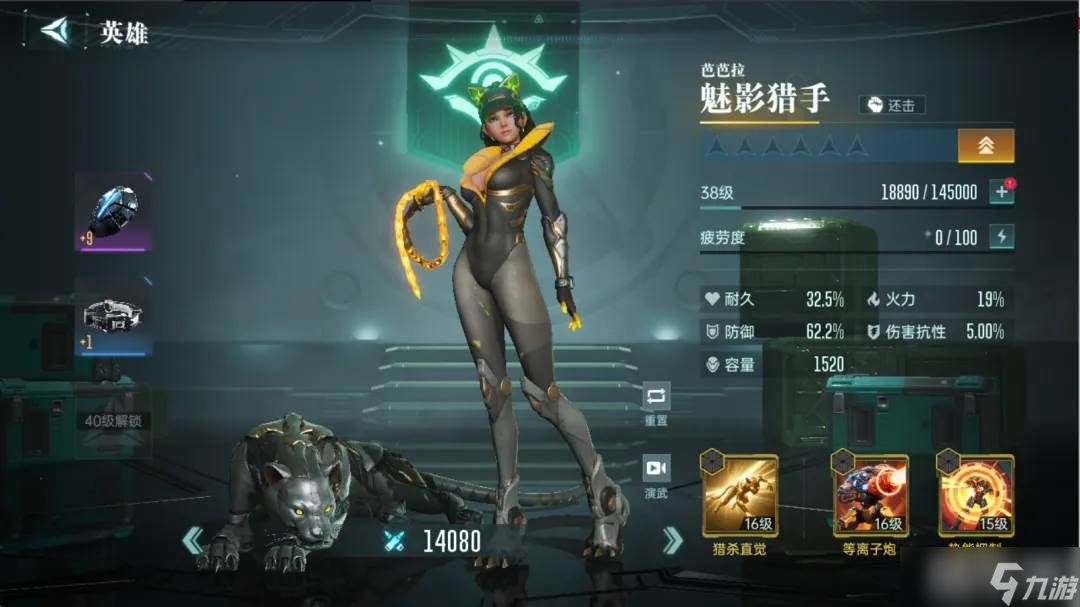Switch to the next hero
1080x607 pixels.
(672, 541)
